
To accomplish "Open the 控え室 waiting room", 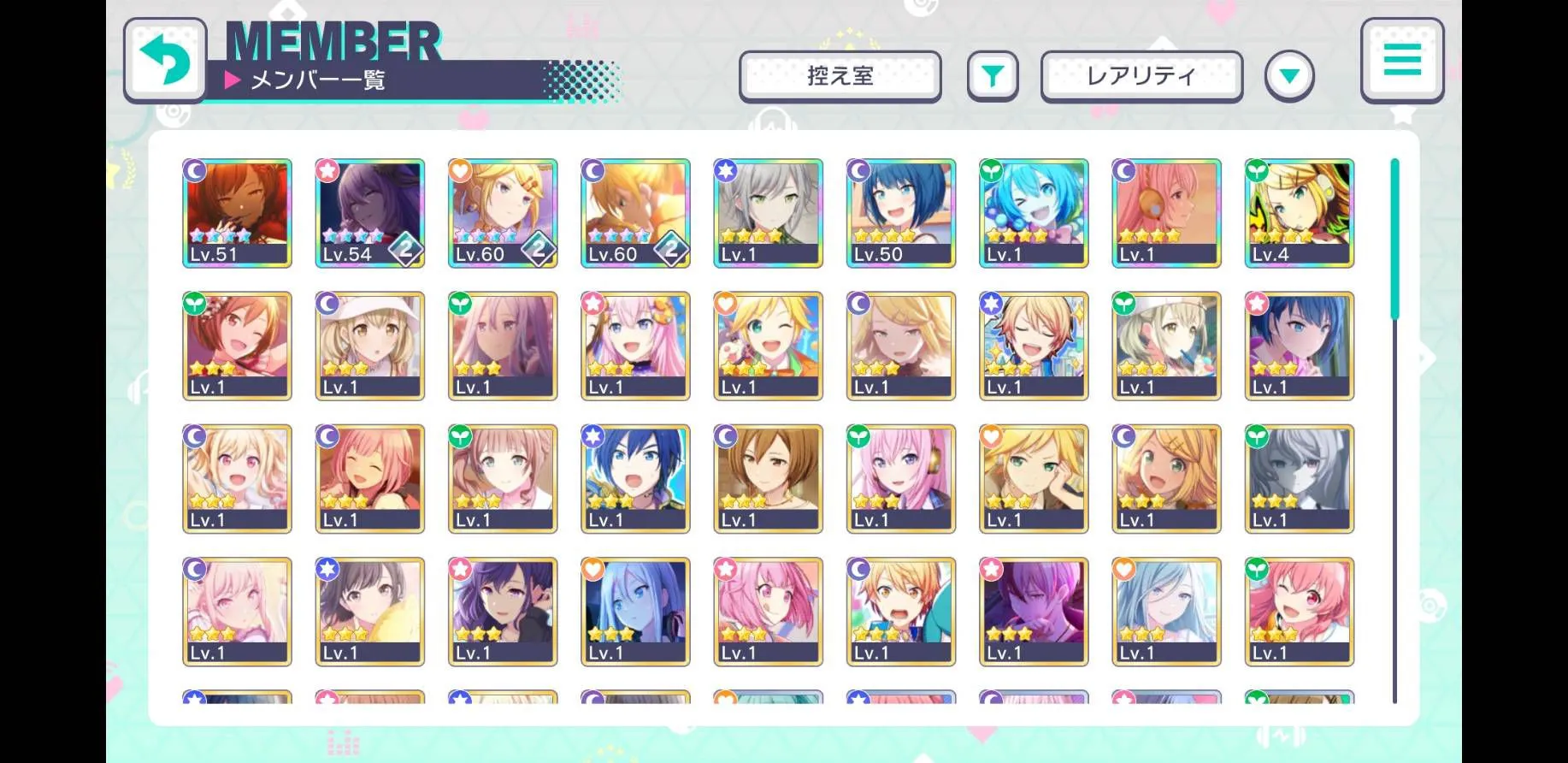I will (x=840, y=76).
